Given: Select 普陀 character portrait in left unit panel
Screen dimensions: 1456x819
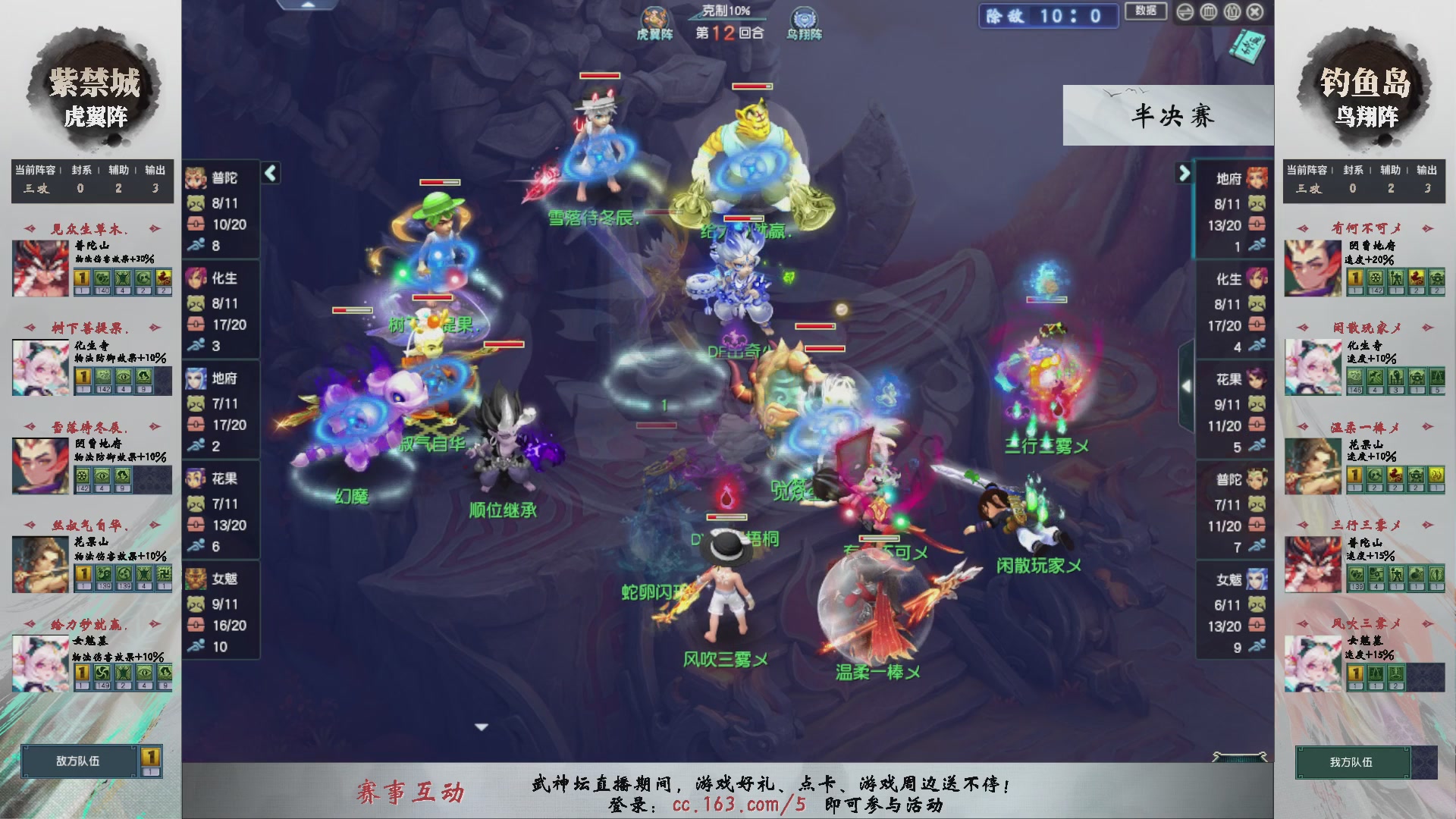Looking at the screenshot, I should point(197,178).
